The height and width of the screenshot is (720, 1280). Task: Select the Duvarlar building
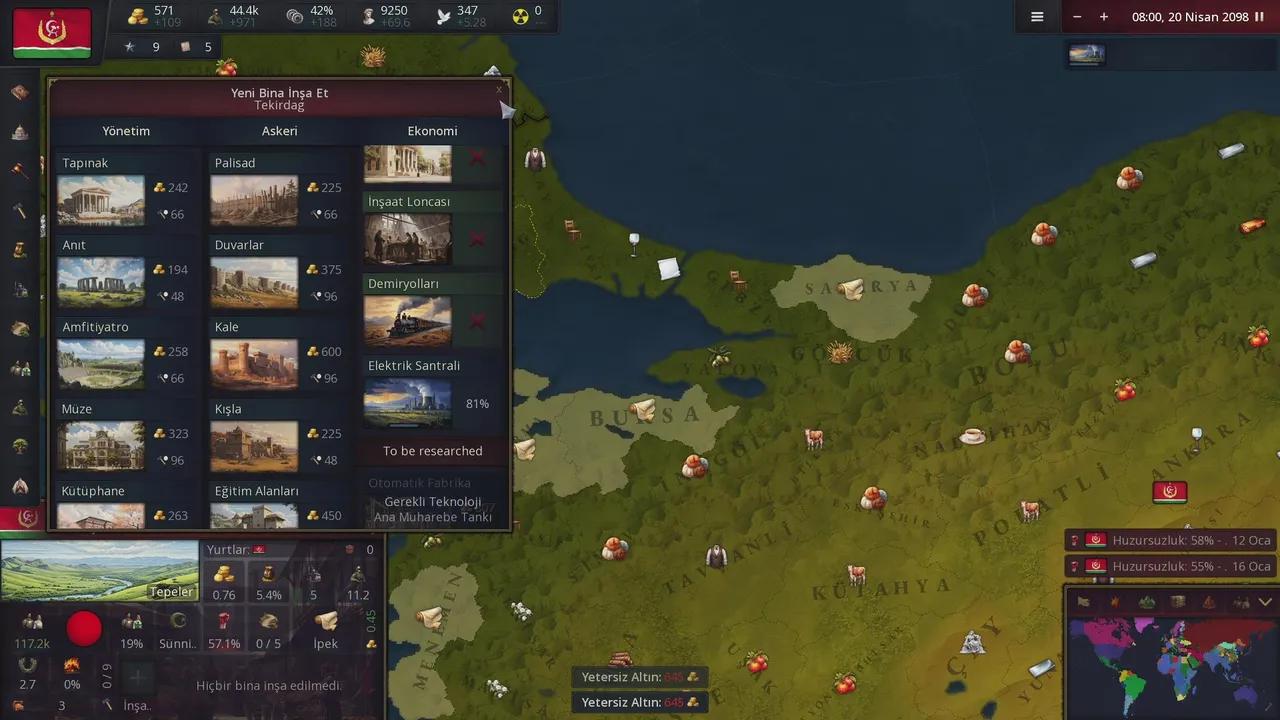(254, 282)
